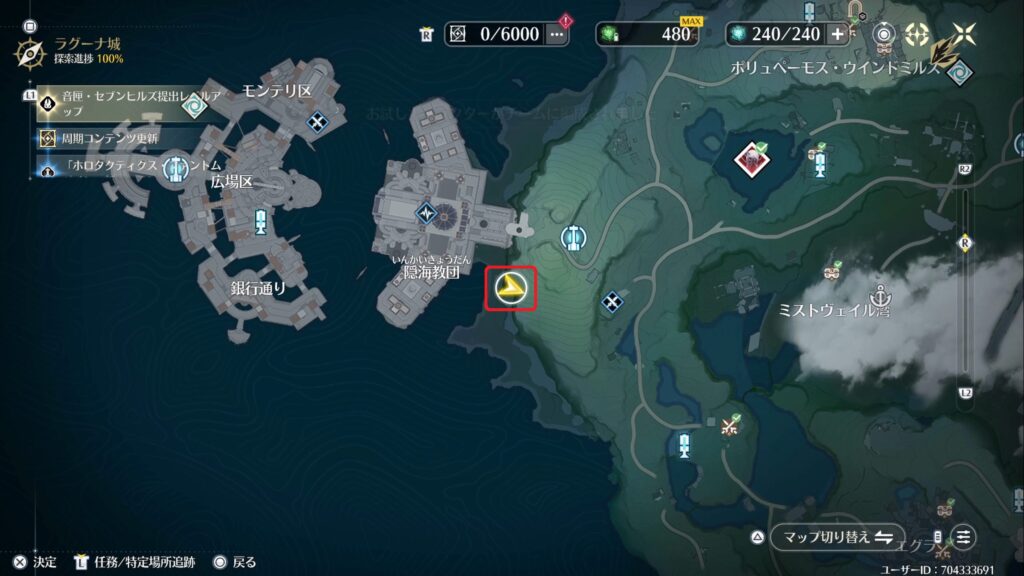Image resolution: width=1024 pixels, height=576 pixels.
Task: Select the teal swirl marker by ウインドミルズ
Action: 961,72
